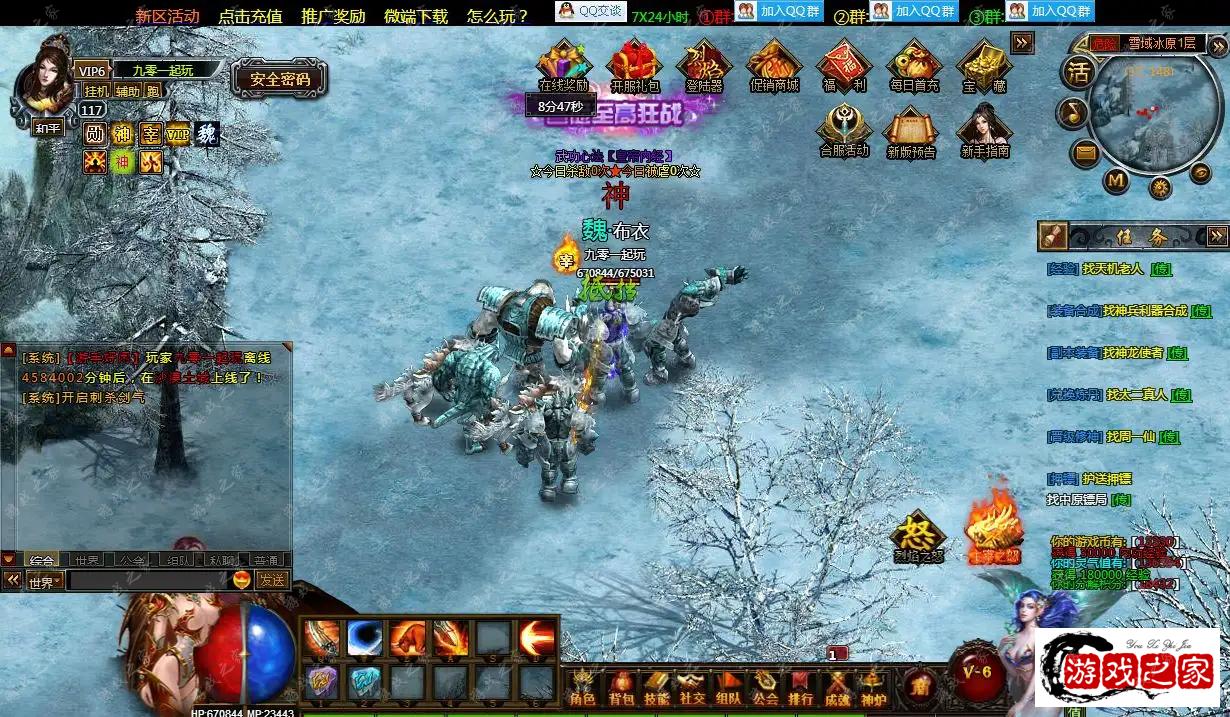Viewport: 1230px width, 717px height.
Task: Click the 点击充值 recharge link
Action: click(x=250, y=16)
